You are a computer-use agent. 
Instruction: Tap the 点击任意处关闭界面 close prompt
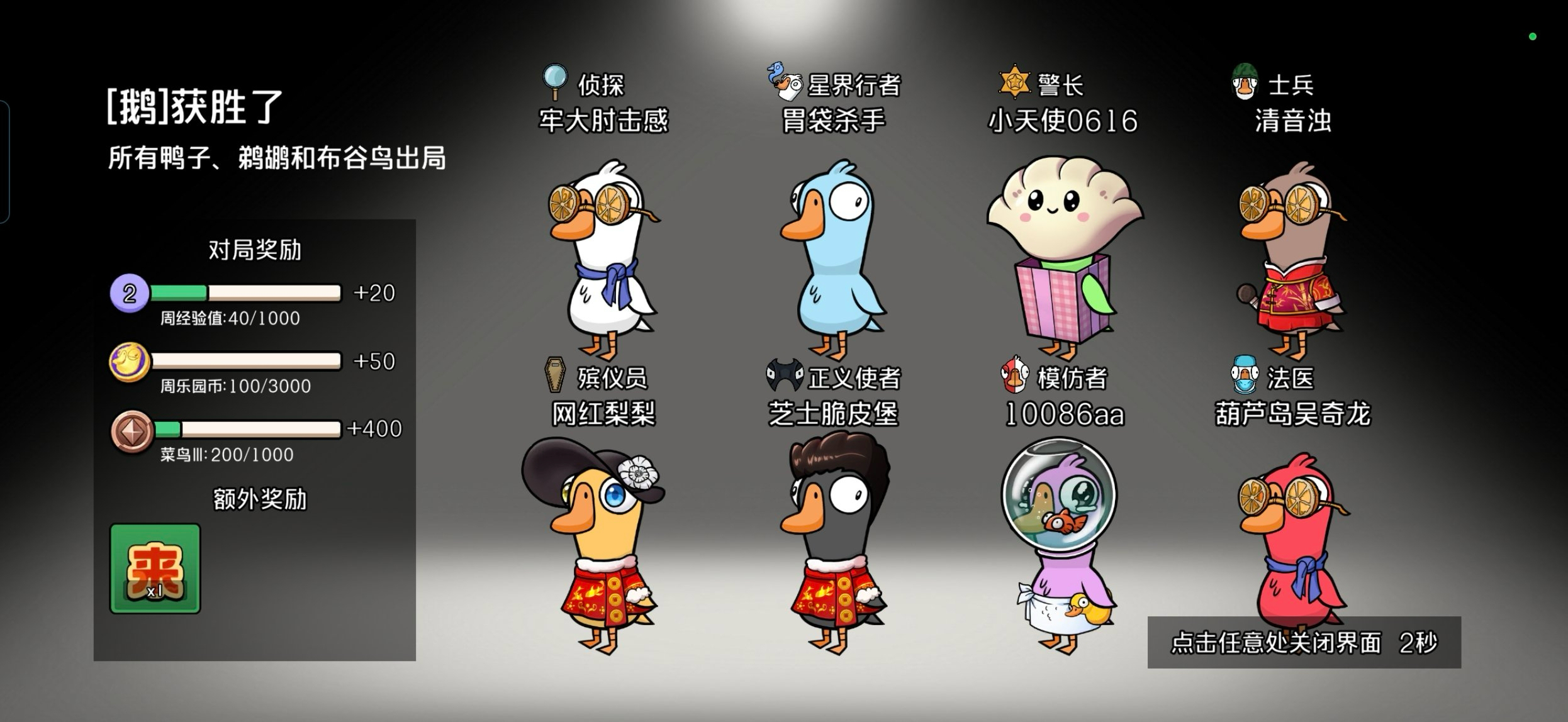1303,642
